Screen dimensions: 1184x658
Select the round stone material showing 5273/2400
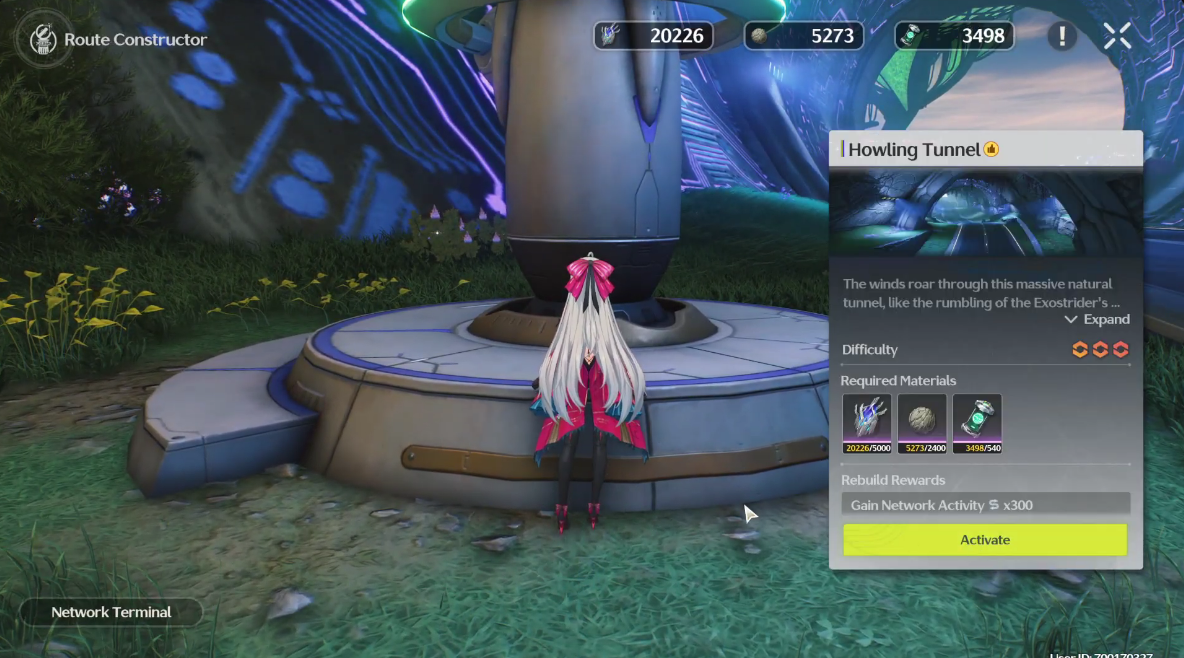pyautogui.click(x=921, y=423)
